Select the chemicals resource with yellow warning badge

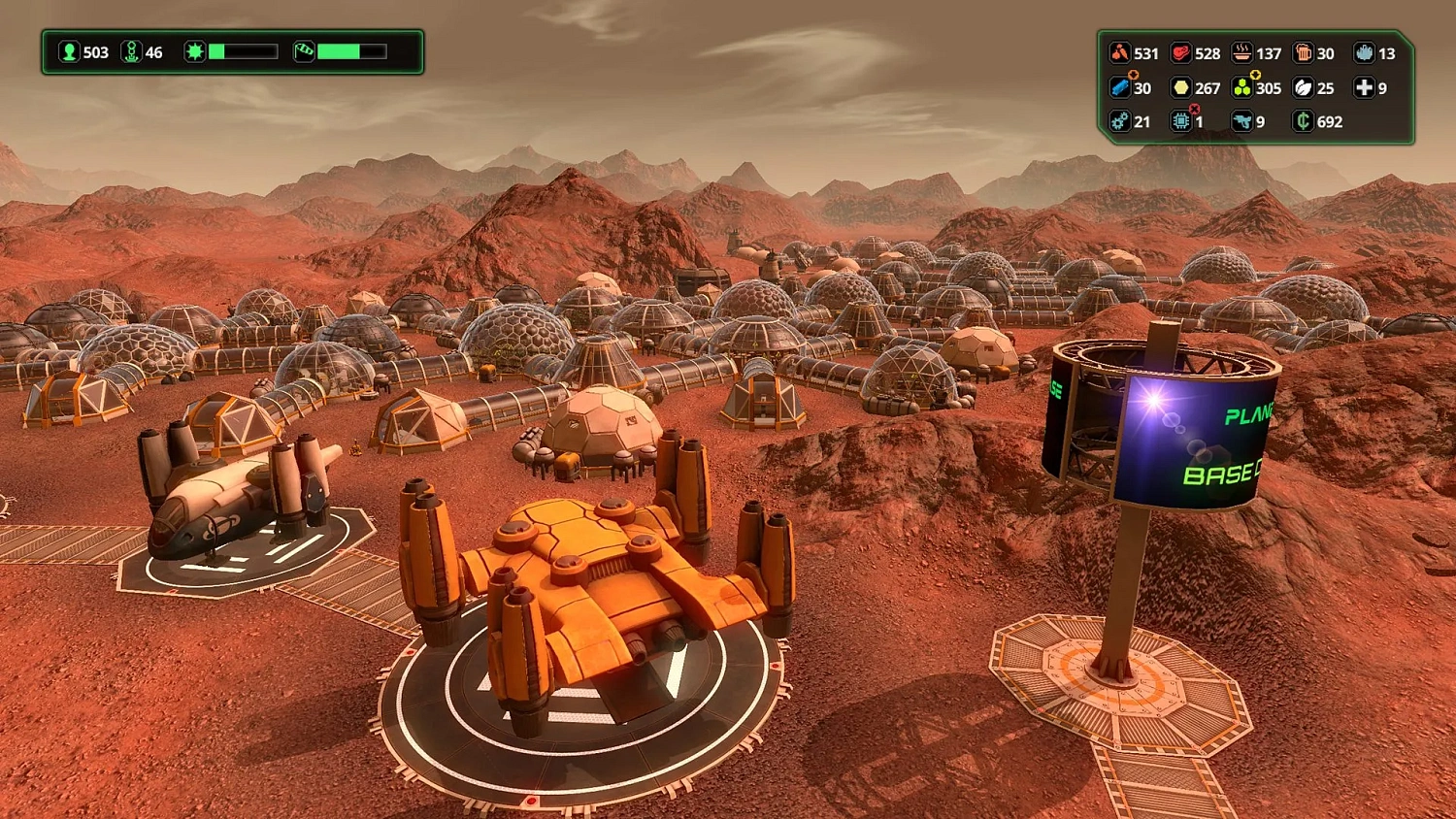coord(1242,87)
